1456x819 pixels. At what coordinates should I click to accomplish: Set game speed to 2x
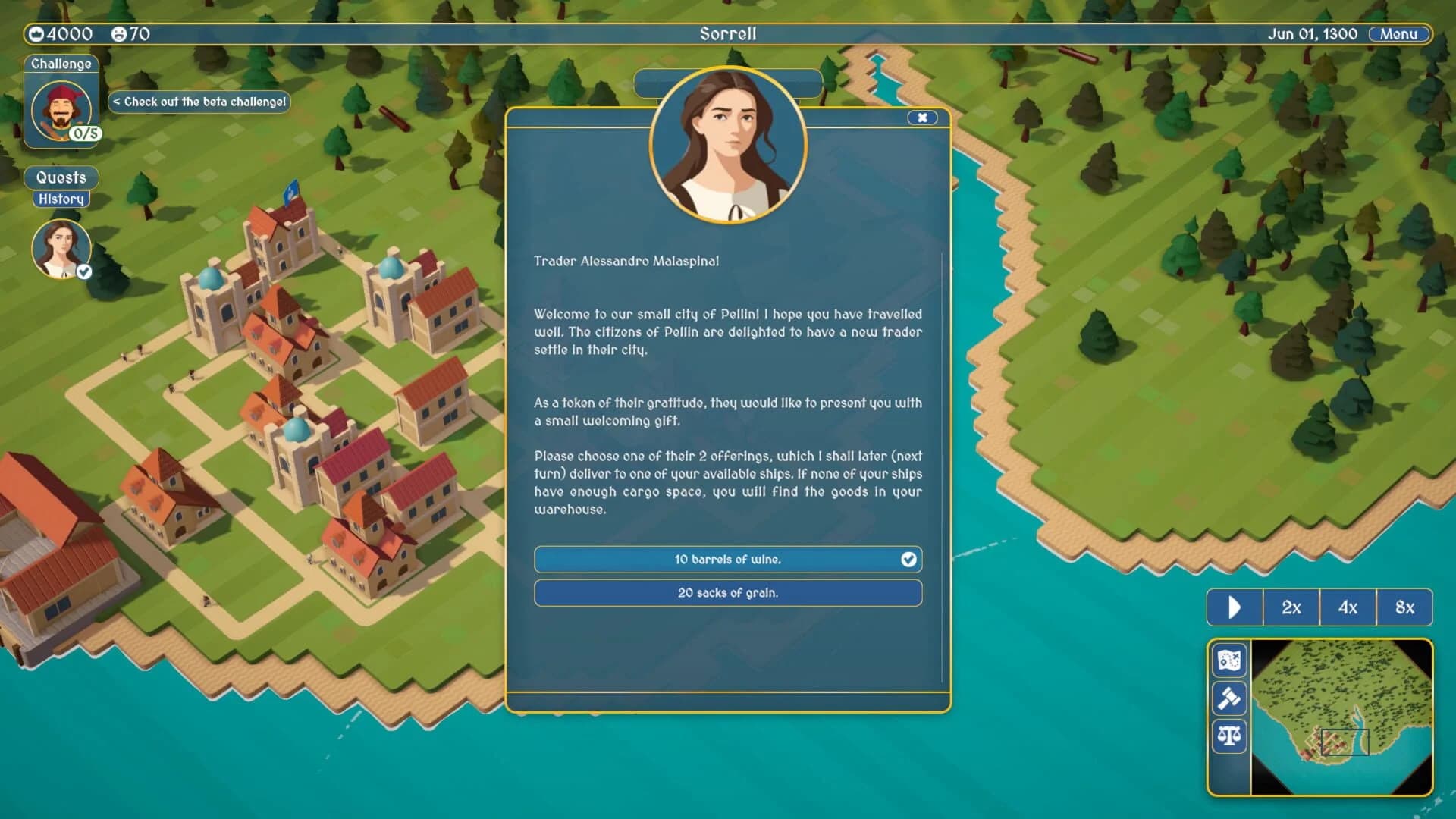pos(1291,607)
